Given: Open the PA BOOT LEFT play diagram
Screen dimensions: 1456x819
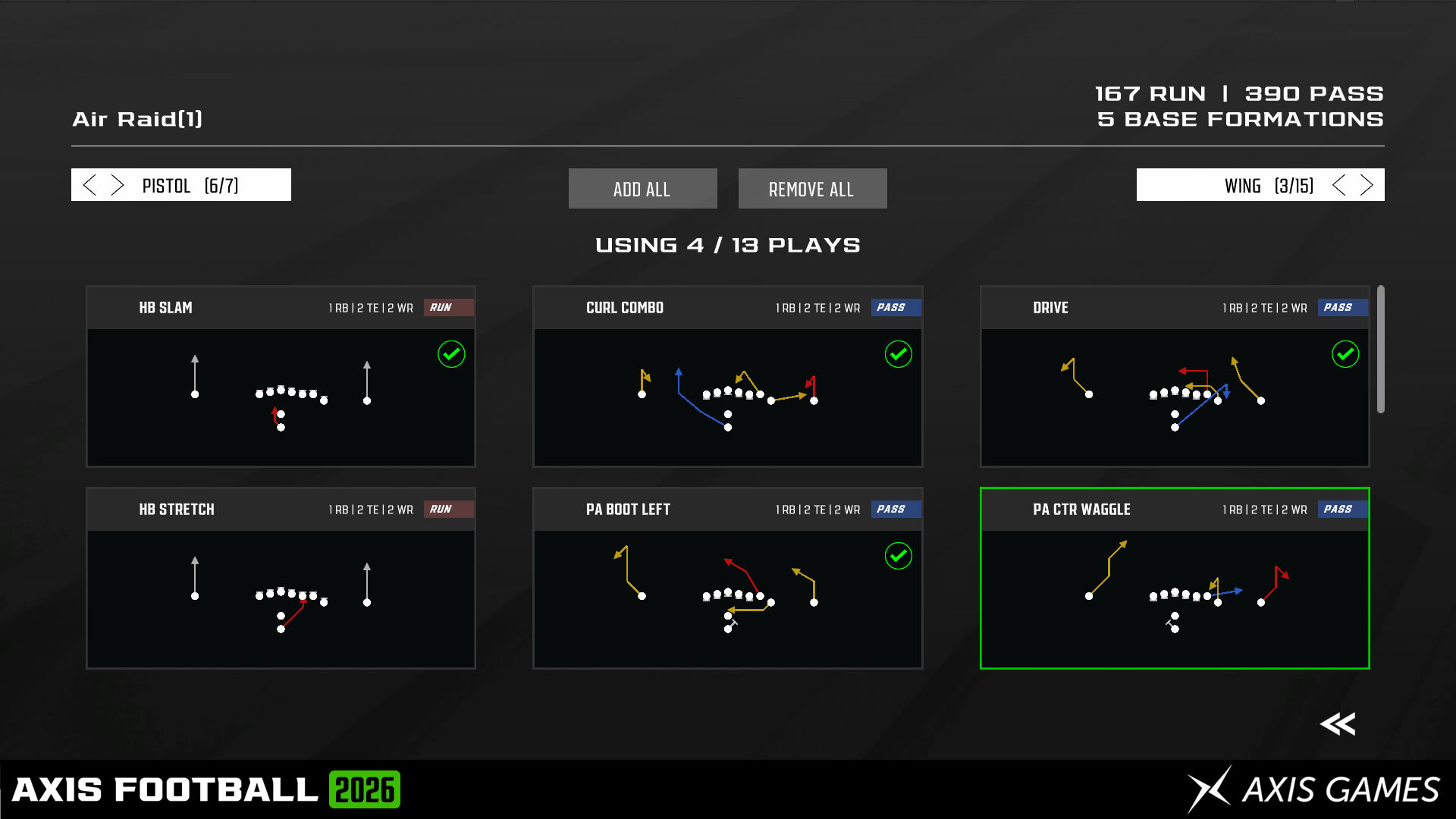Looking at the screenshot, I should 727,599.
